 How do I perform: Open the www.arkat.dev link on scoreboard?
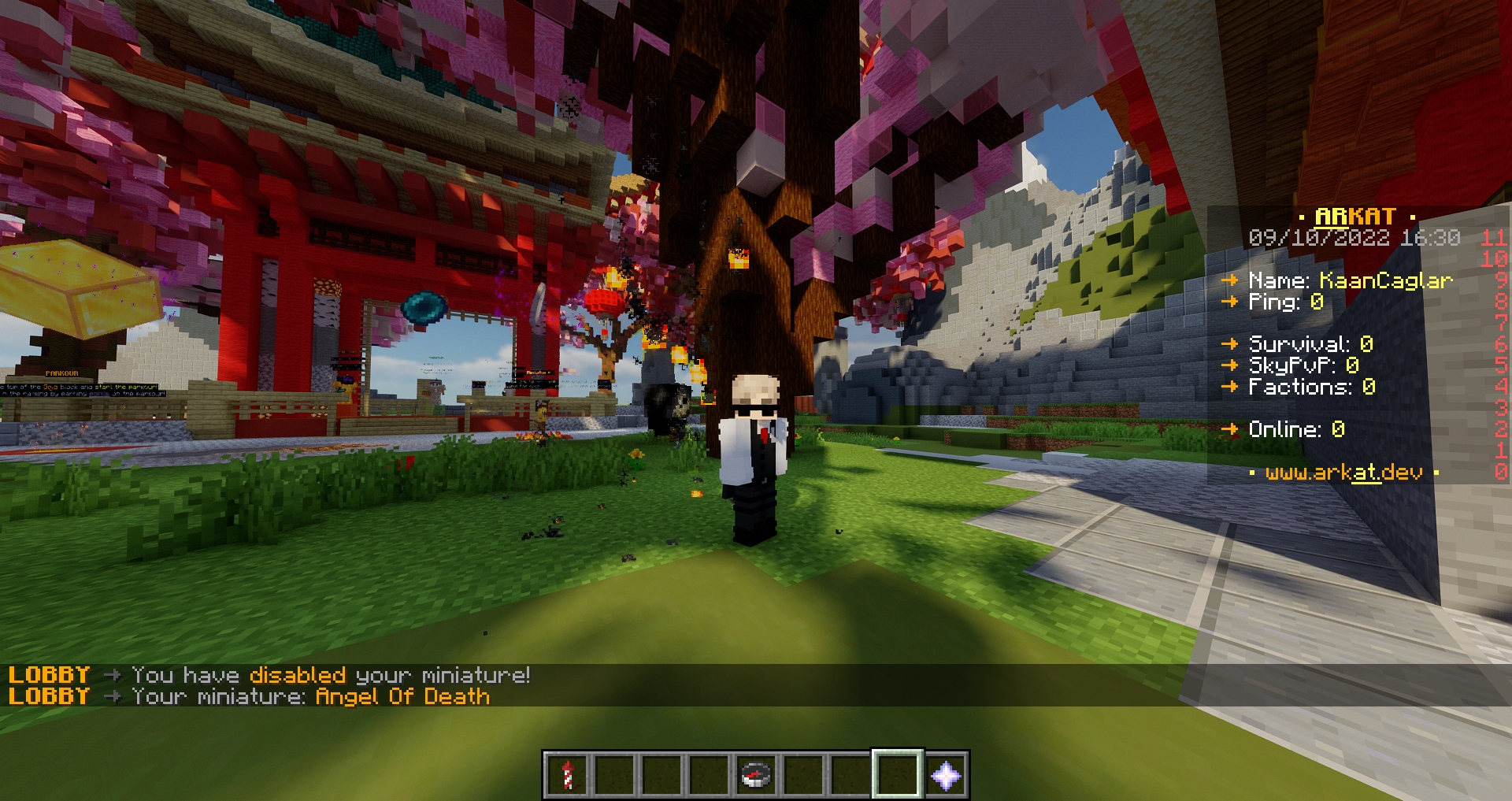point(1343,473)
